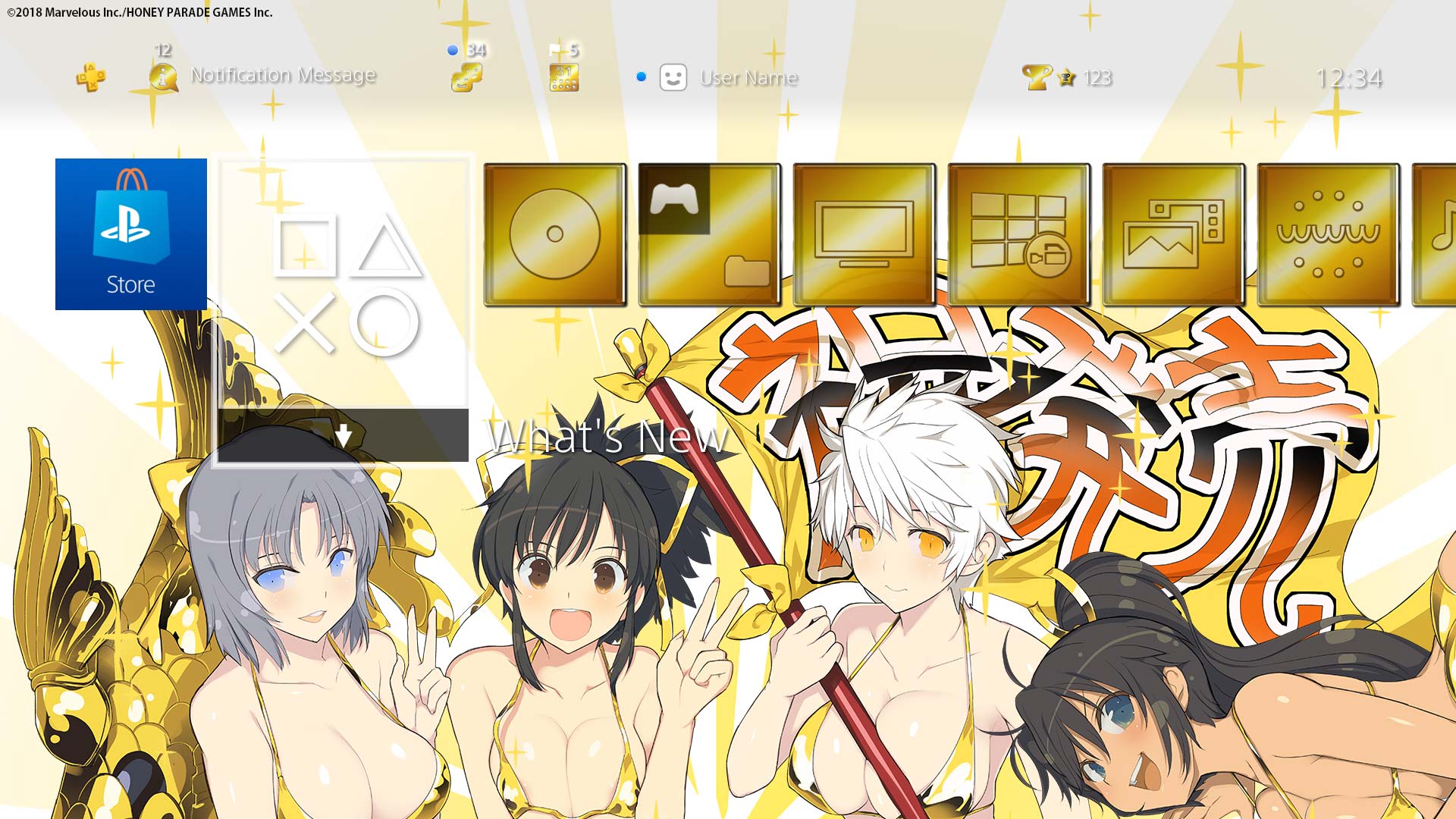The height and width of the screenshot is (819, 1456).
Task: Open the Events calendar icon
Action: coord(563,77)
